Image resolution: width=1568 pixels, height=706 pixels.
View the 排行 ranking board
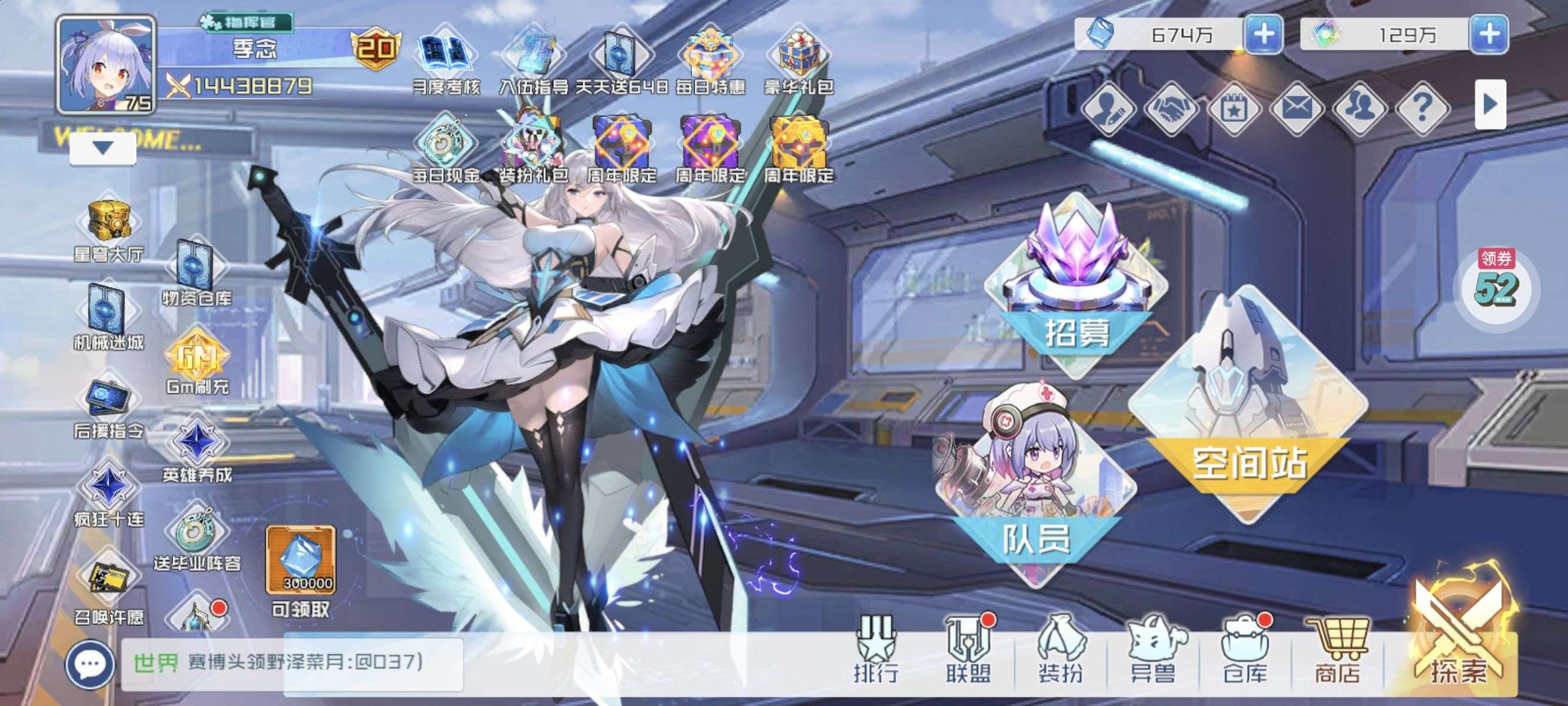point(875,650)
